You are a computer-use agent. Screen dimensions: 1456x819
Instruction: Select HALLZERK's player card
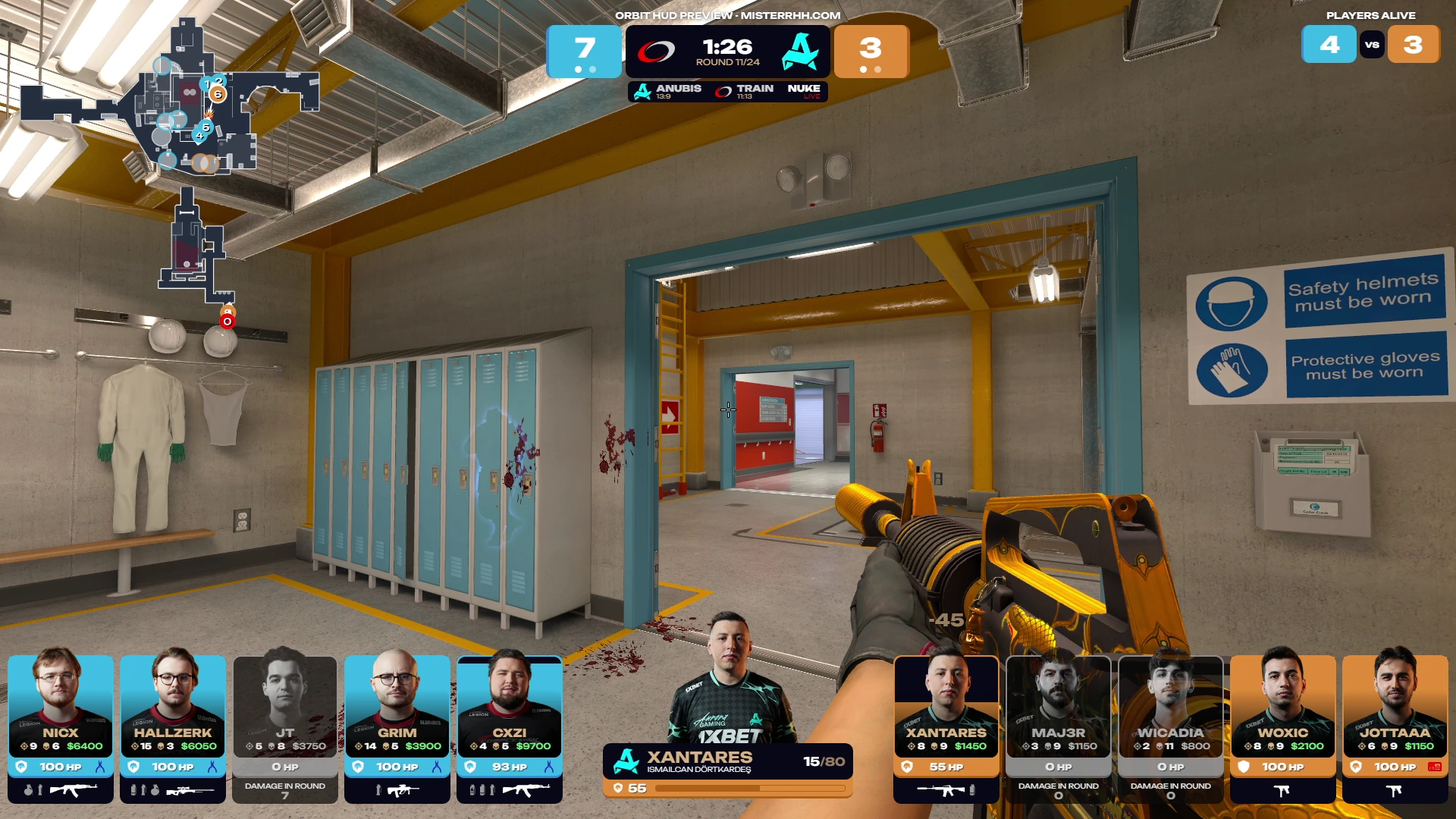coord(173,726)
